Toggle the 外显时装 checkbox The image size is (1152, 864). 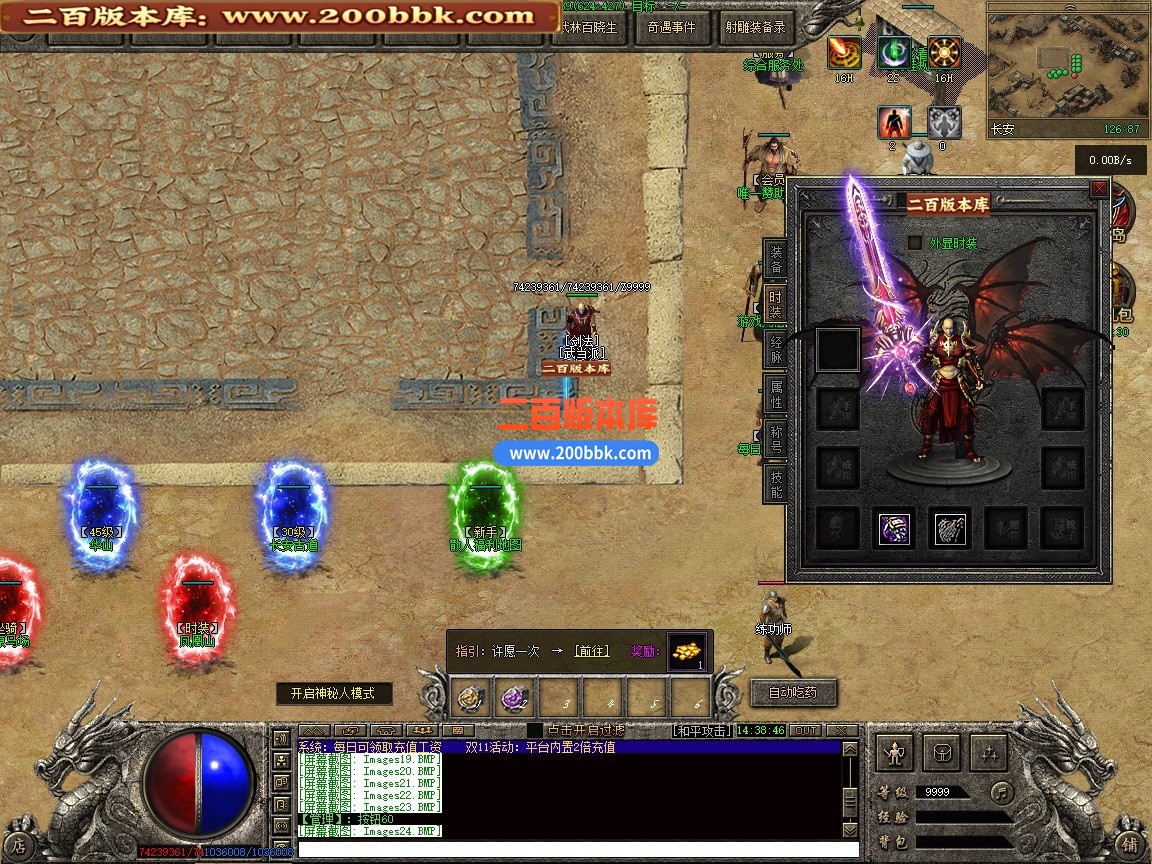[915, 242]
